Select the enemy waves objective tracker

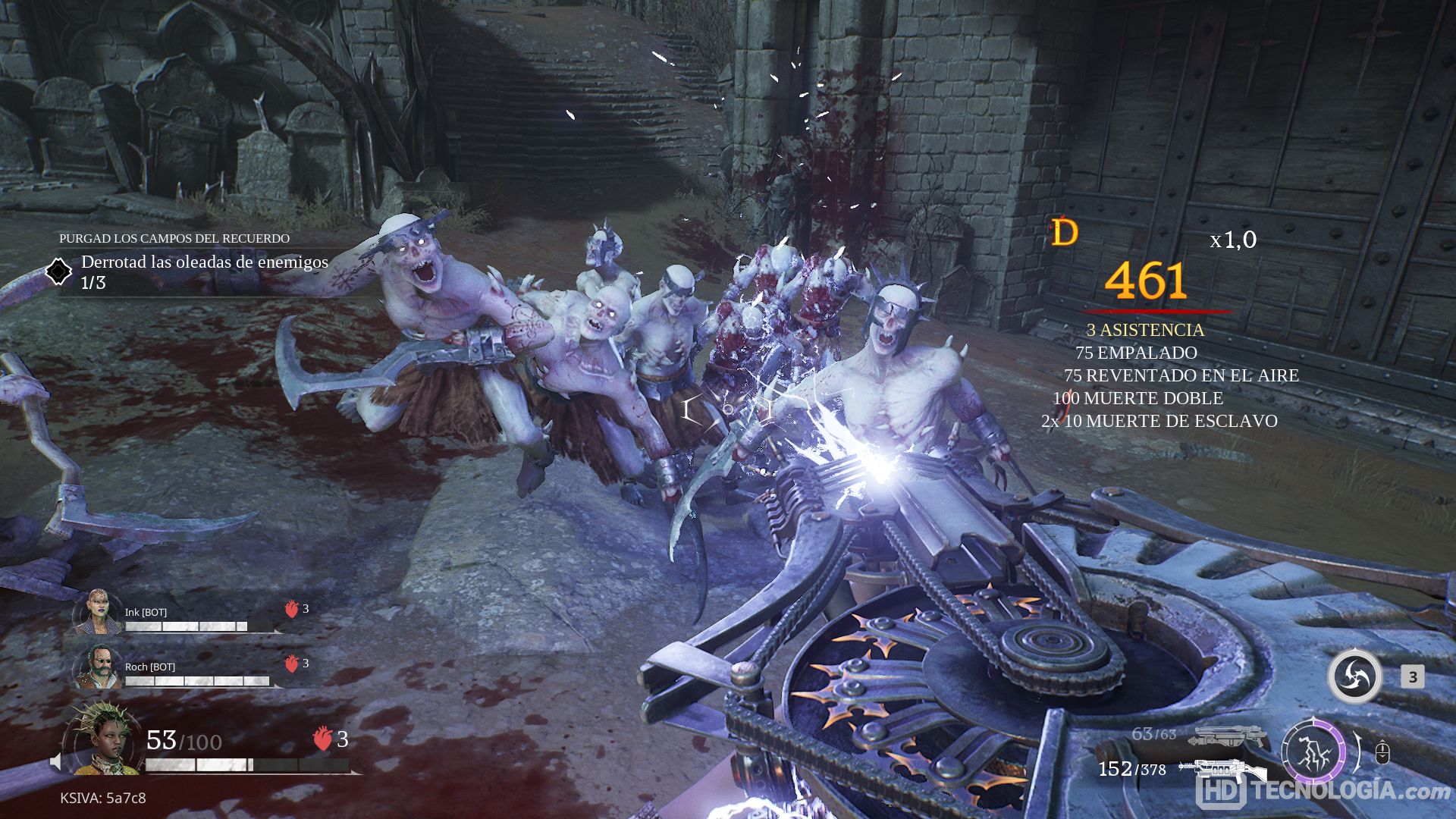[x=203, y=271]
